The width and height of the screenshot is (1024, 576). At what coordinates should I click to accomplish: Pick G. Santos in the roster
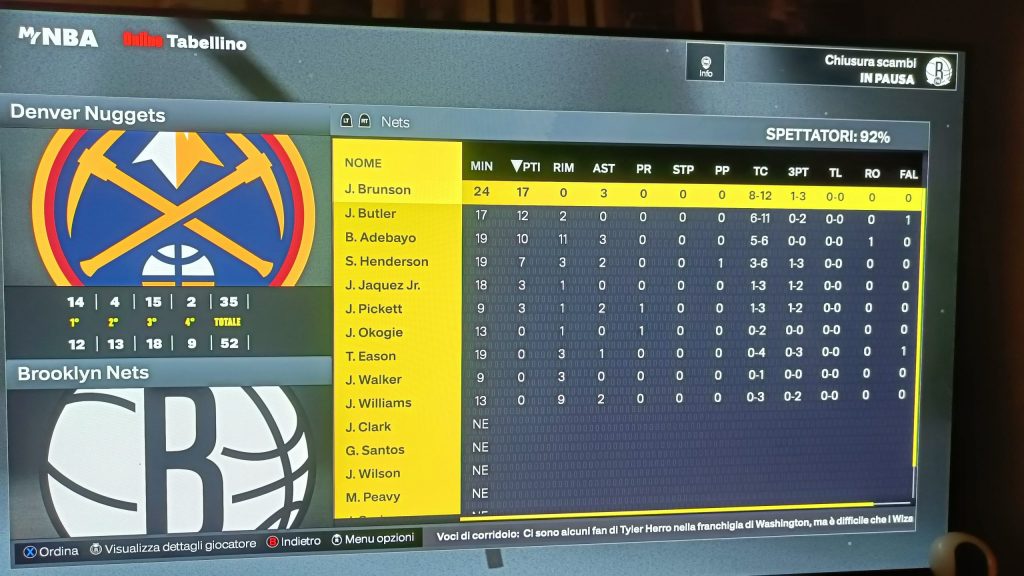375,450
